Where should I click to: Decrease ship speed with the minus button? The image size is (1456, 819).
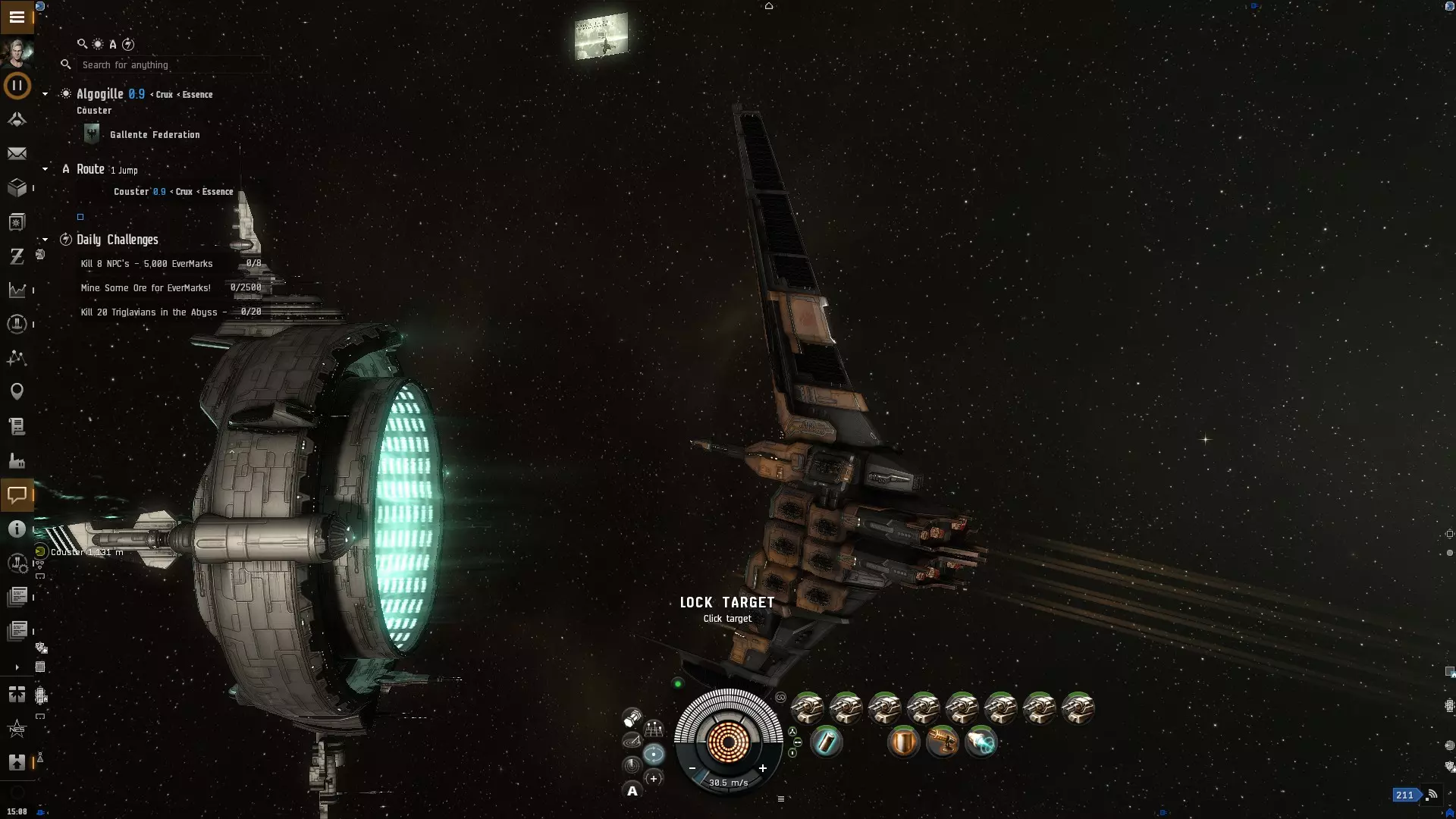[x=692, y=768]
